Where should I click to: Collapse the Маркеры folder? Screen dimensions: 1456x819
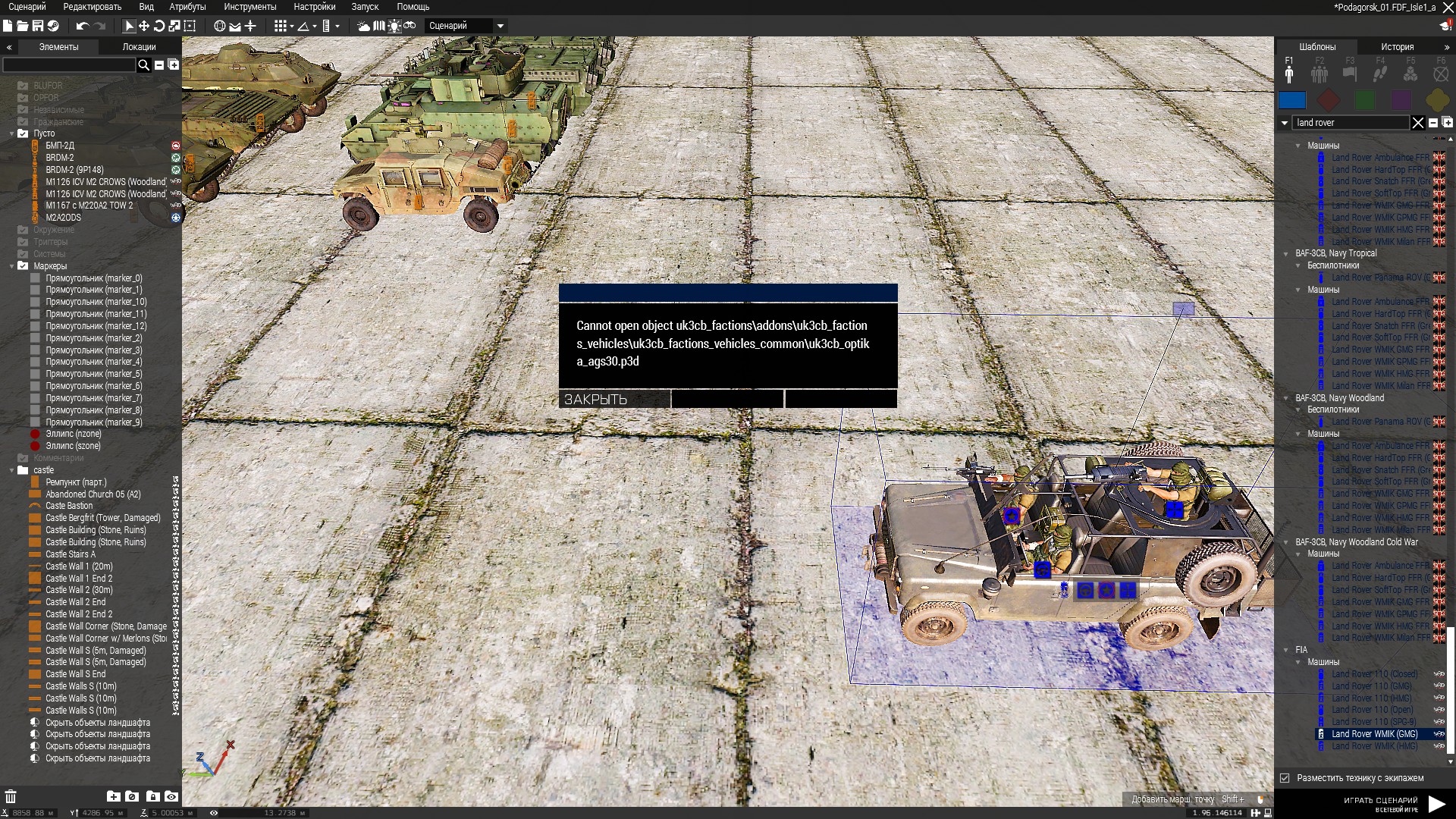(x=12, y=266)
